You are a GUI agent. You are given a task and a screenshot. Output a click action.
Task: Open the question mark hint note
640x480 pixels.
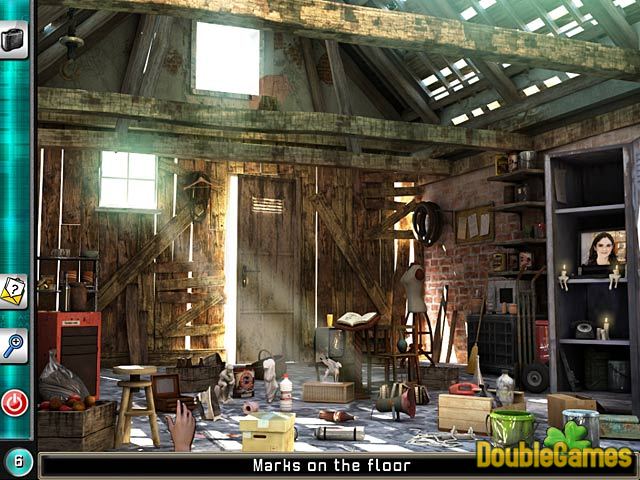[x=14, y=291]
